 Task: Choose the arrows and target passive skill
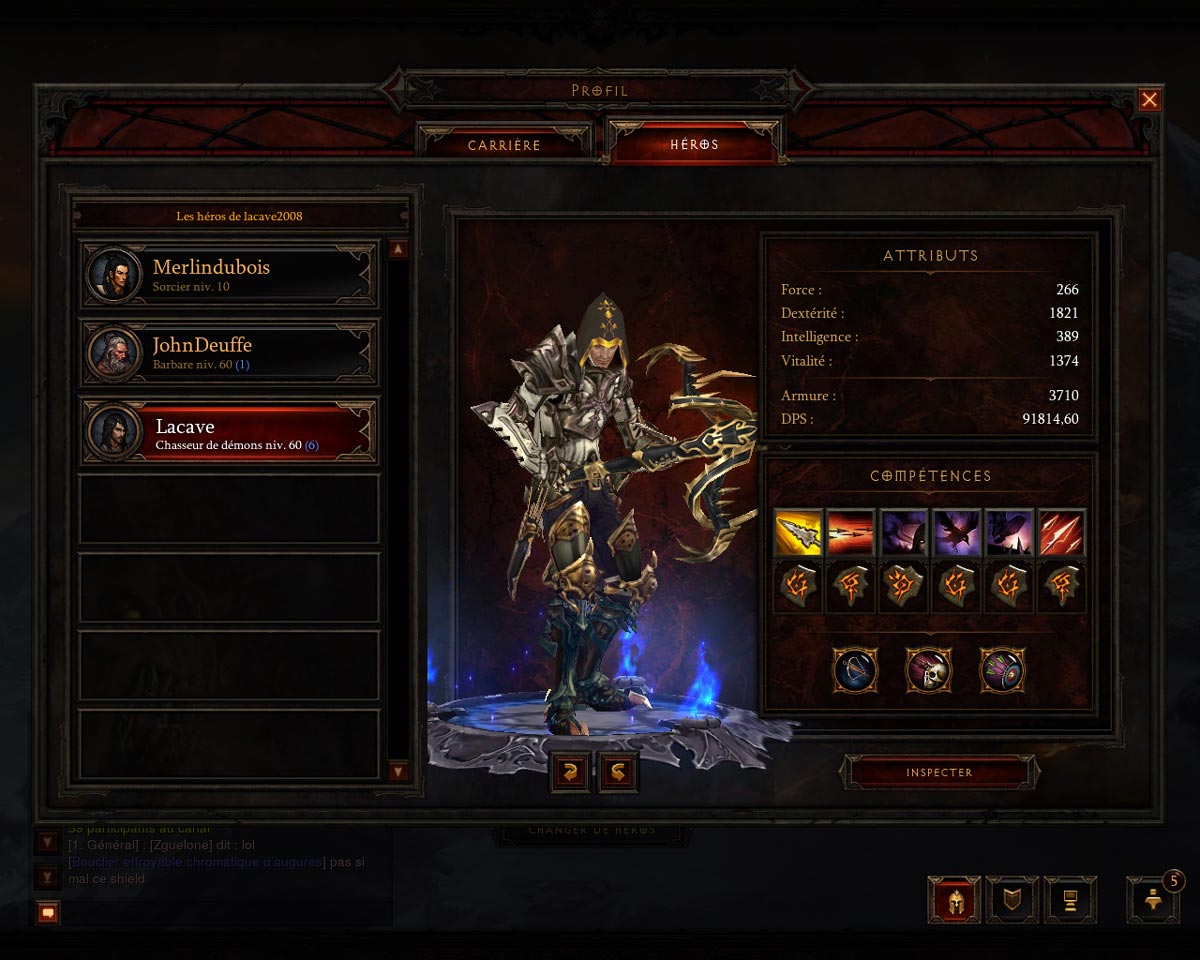point(1002,670)
